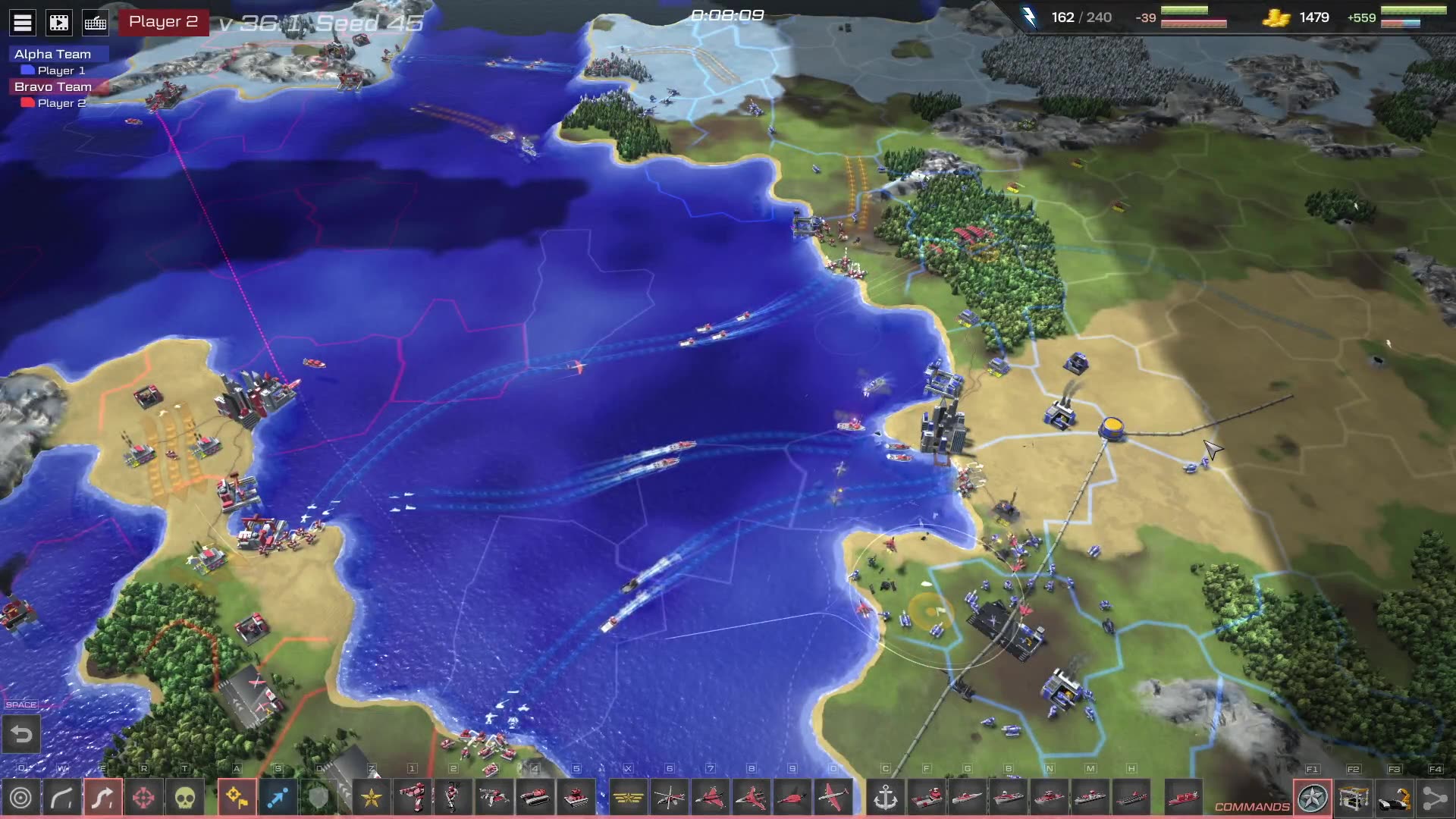This screenshot has width=1456, height=819.
Task: Choose the concentric circles command
Action: [x=21, y=798]
